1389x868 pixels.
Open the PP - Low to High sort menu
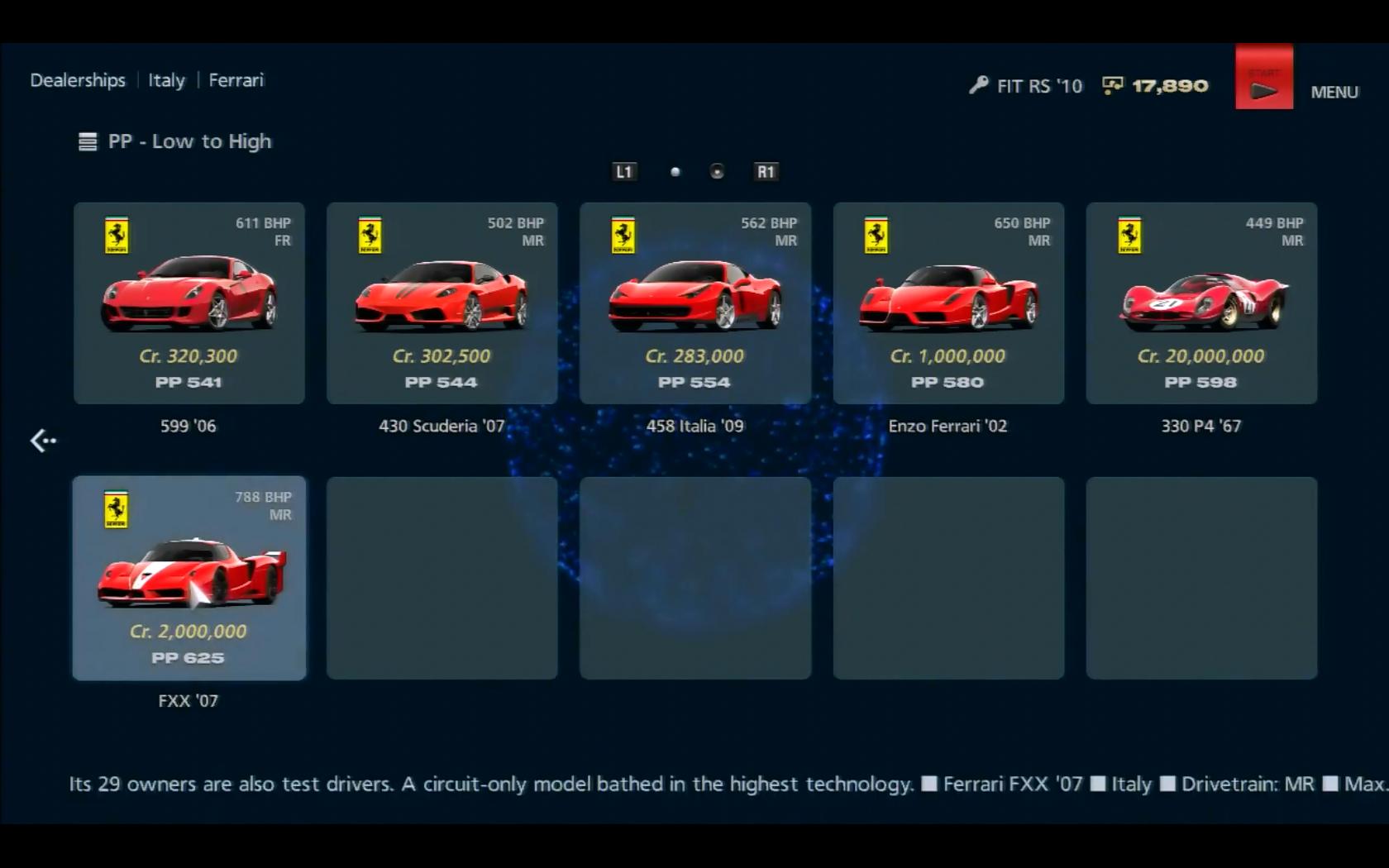(x=175, y=141)
